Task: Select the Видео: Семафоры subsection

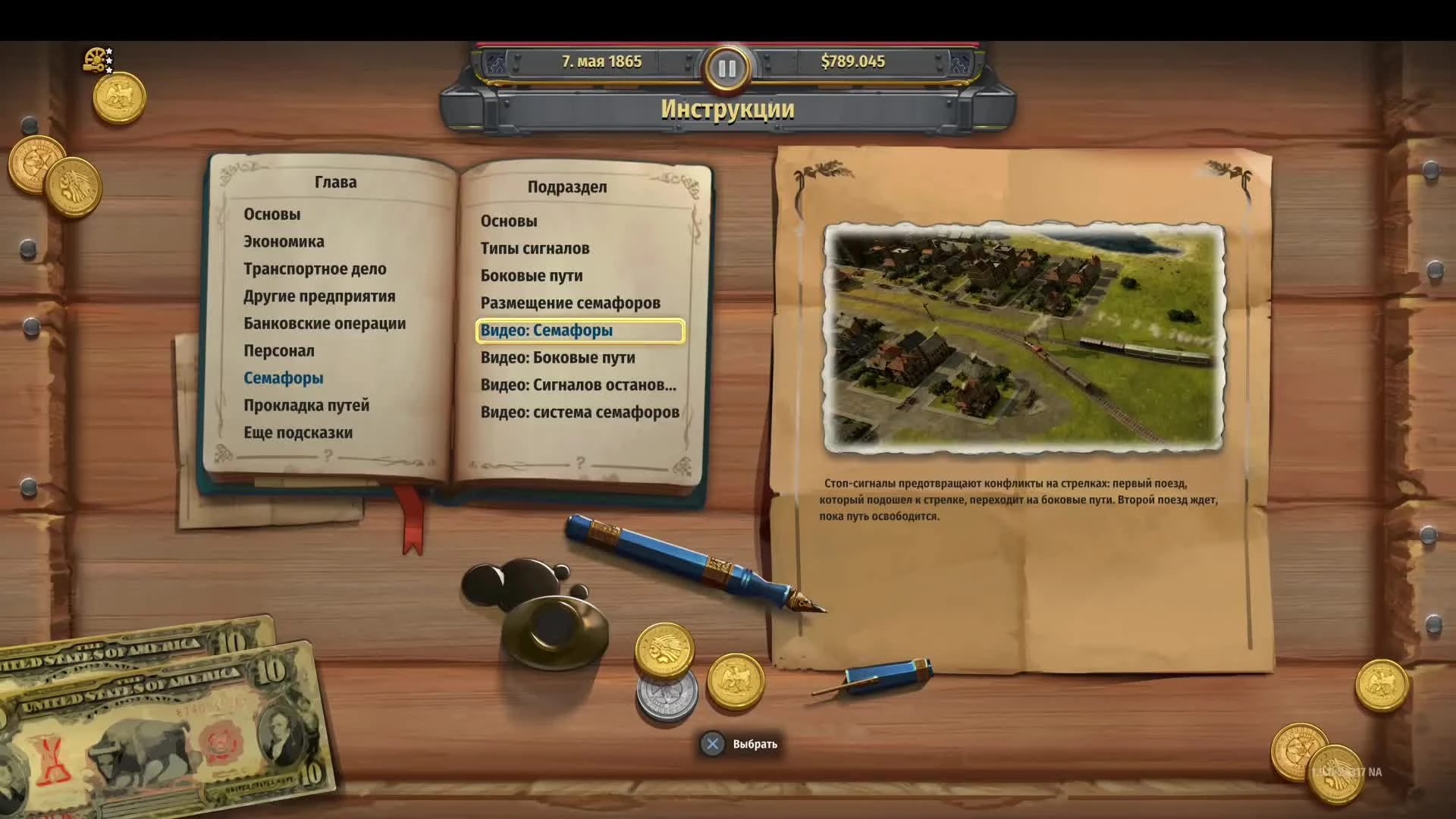Action: coord(544,330)
